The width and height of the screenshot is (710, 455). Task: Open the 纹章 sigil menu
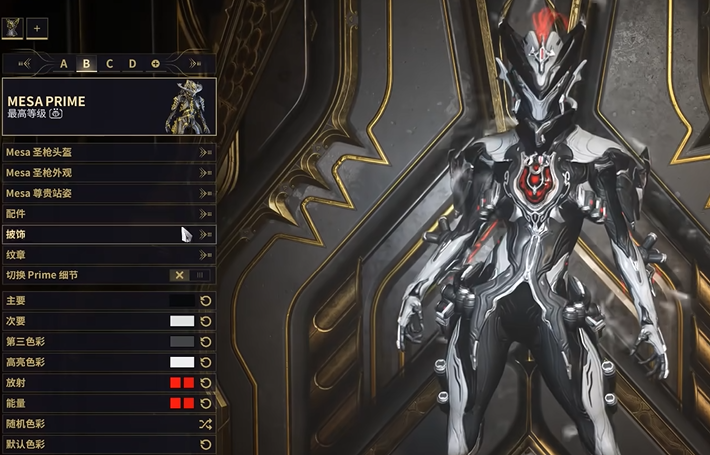click(108, 255)
